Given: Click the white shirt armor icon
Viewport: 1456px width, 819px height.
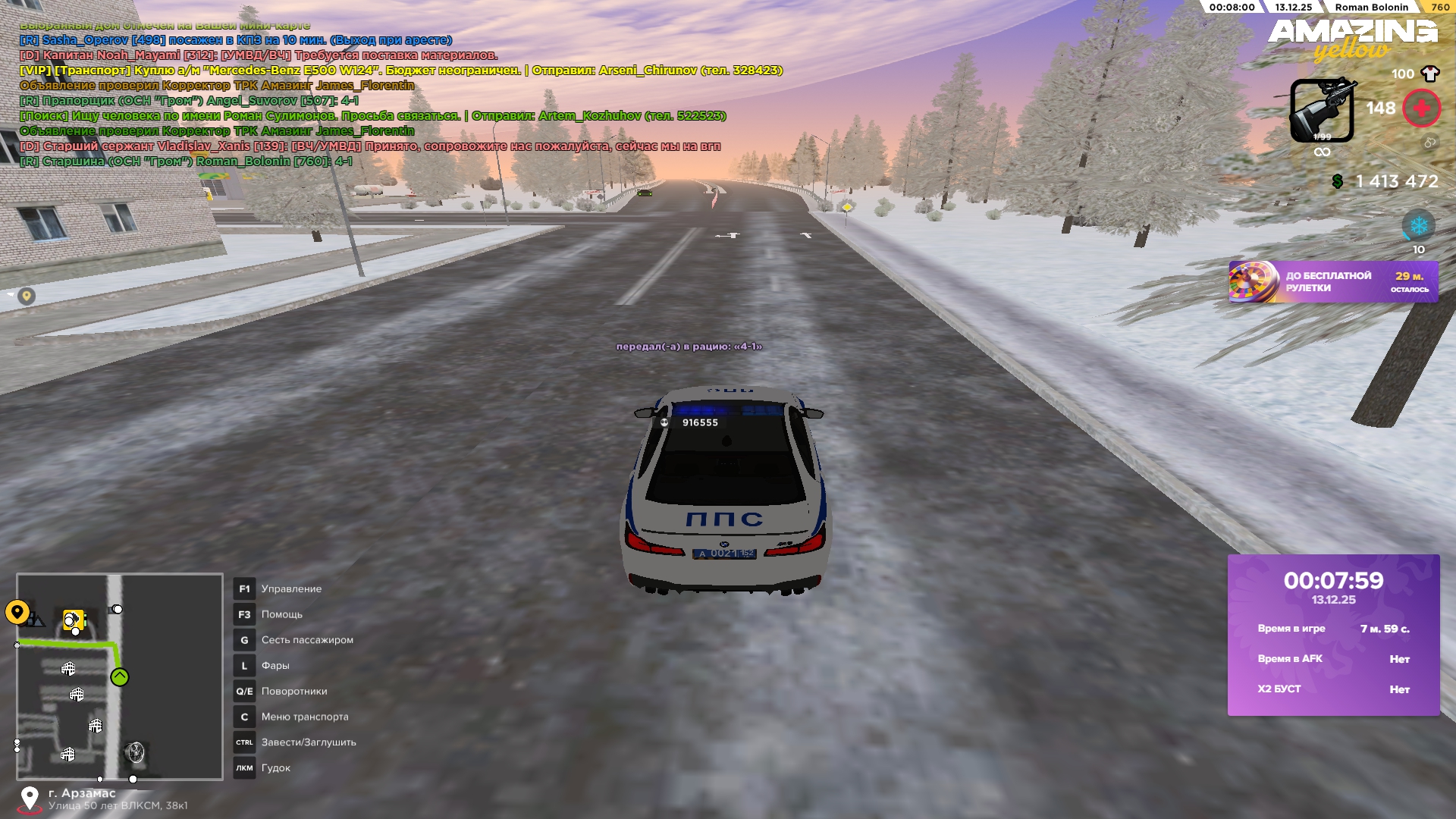Looking at the screenshot, I should click(x=1430, y=74).
